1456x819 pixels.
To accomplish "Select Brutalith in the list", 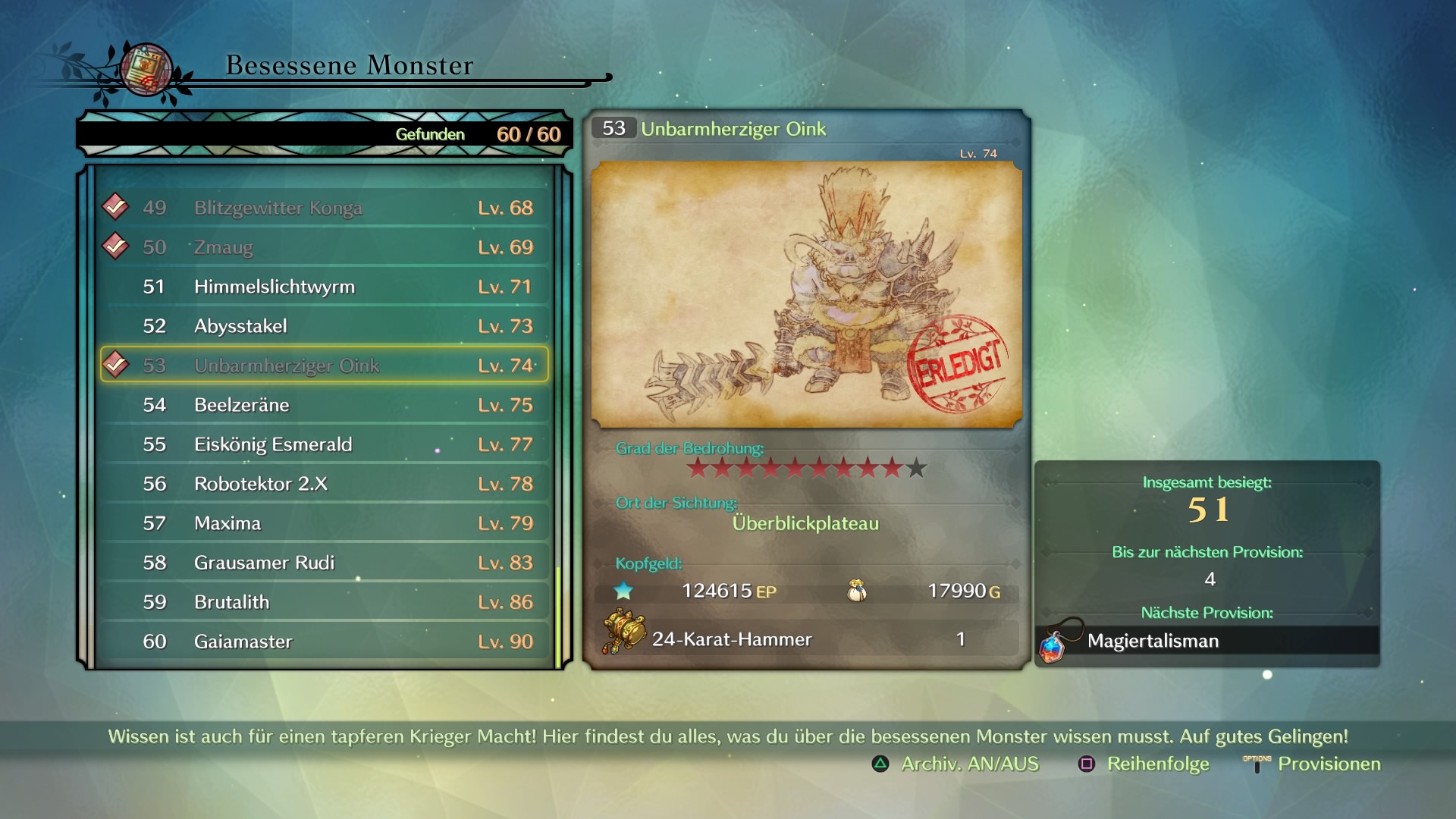I will (325, 602).
